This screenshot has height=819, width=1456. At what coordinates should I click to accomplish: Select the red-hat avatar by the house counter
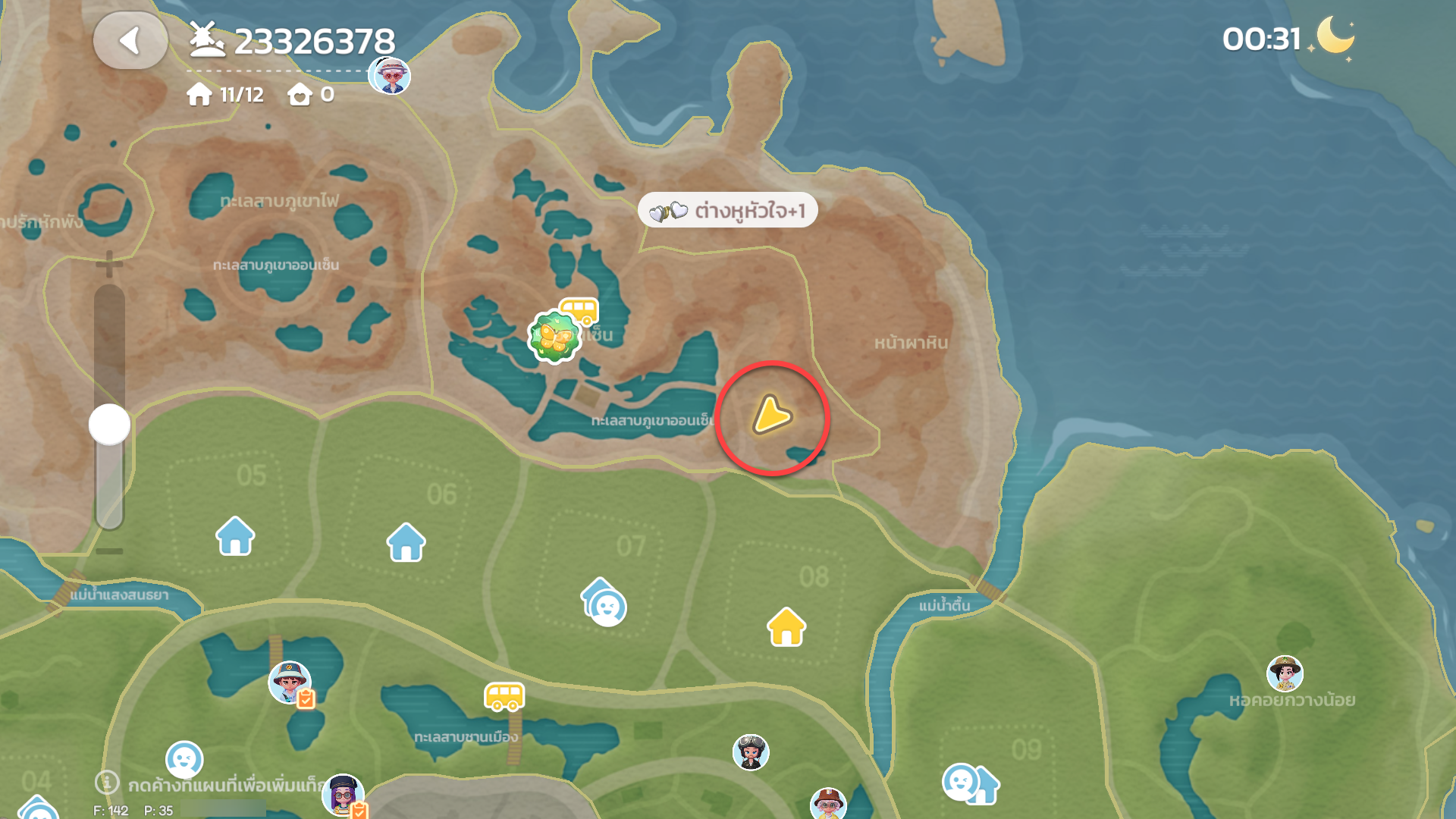tap(390, 75)
